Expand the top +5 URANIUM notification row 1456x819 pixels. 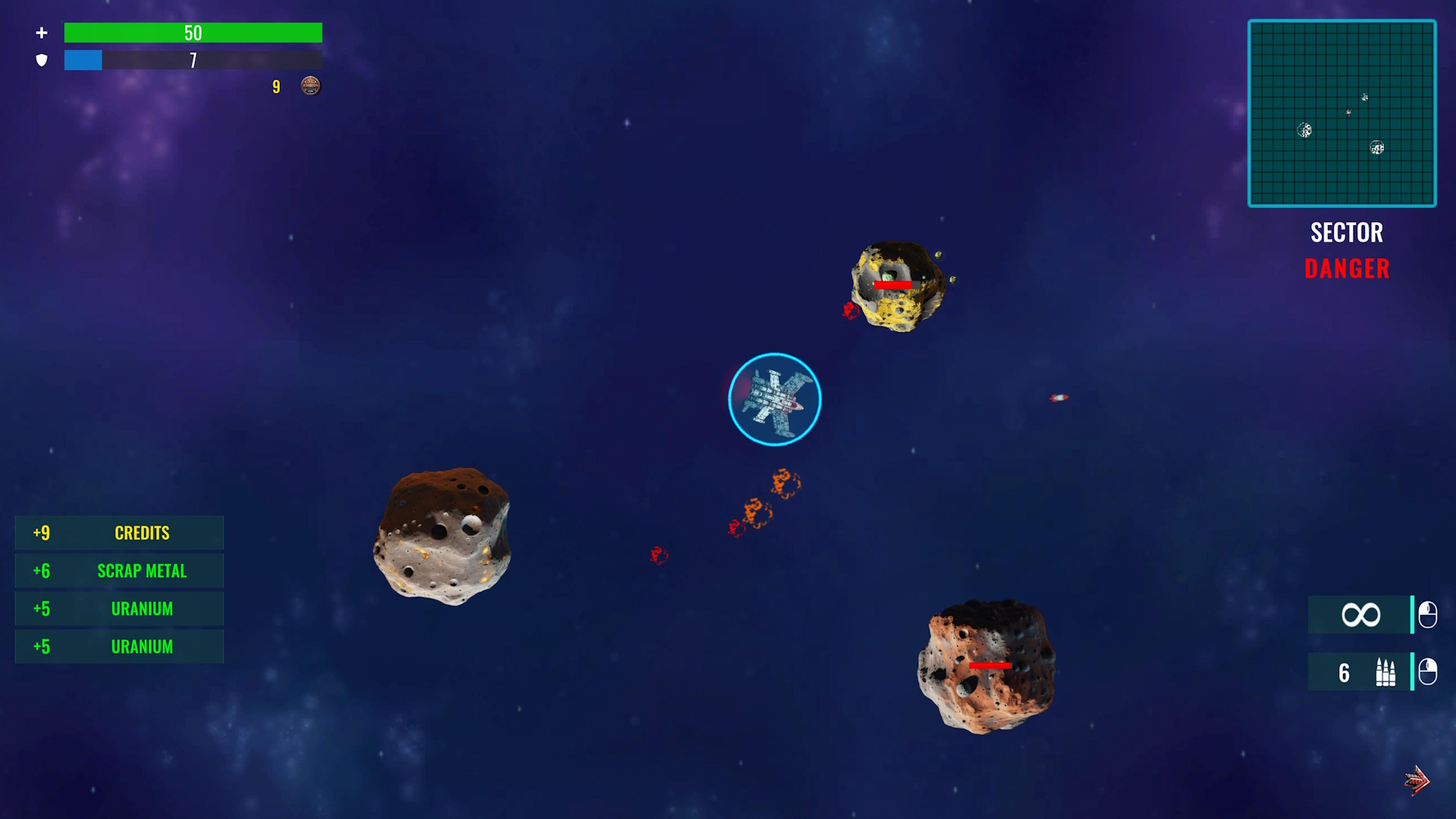coord(119,608)
